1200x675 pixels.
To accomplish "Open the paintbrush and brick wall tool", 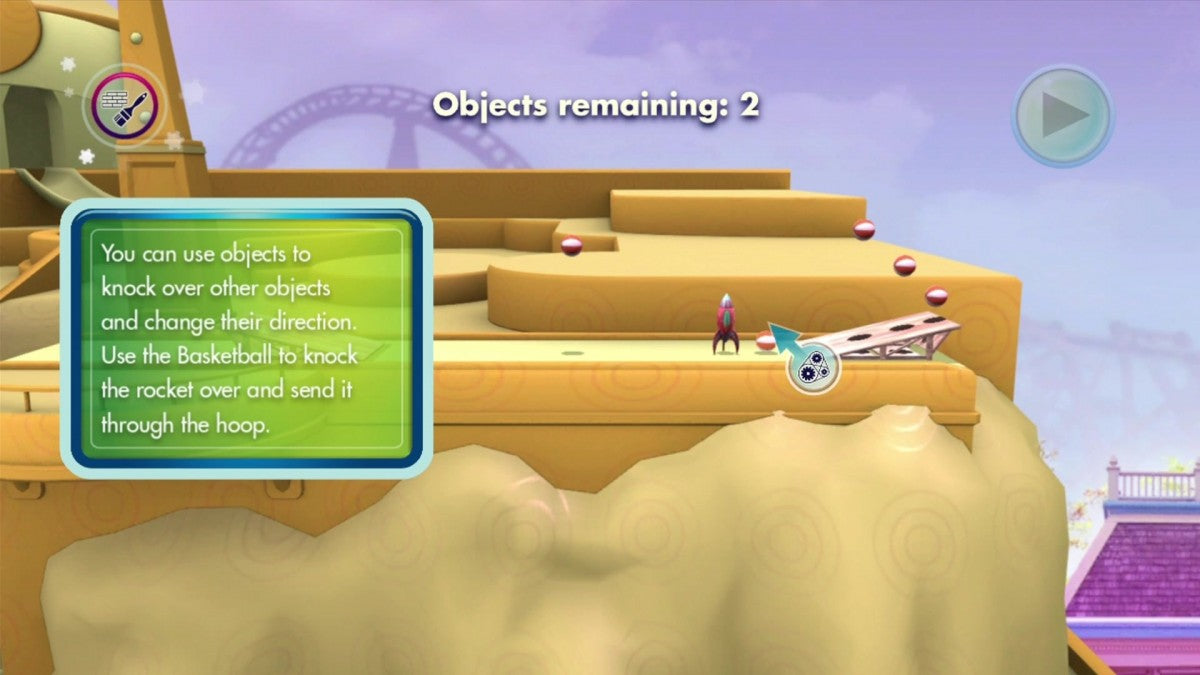I will 123,104.
